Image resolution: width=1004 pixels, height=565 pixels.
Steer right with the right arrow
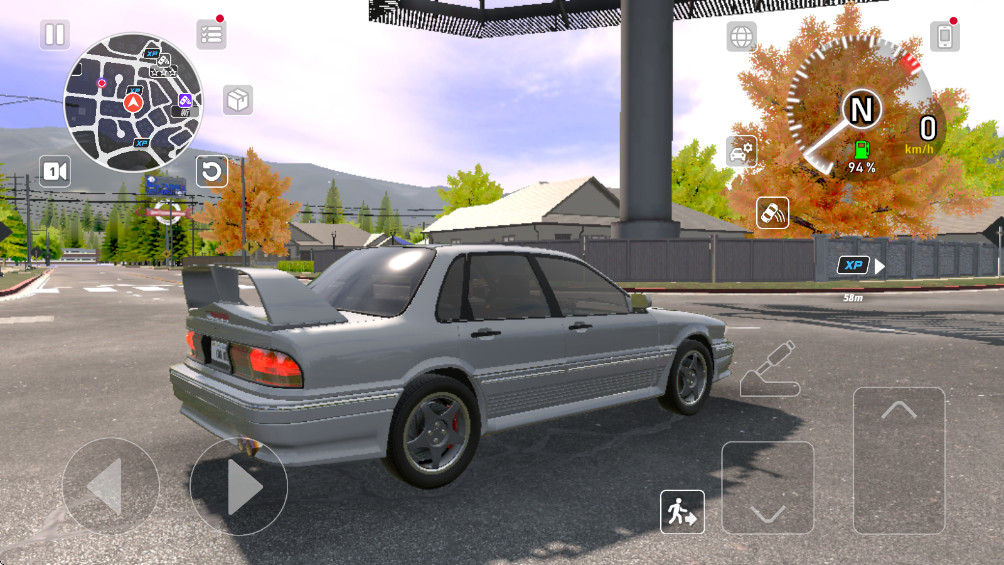[x=239, y=487]
